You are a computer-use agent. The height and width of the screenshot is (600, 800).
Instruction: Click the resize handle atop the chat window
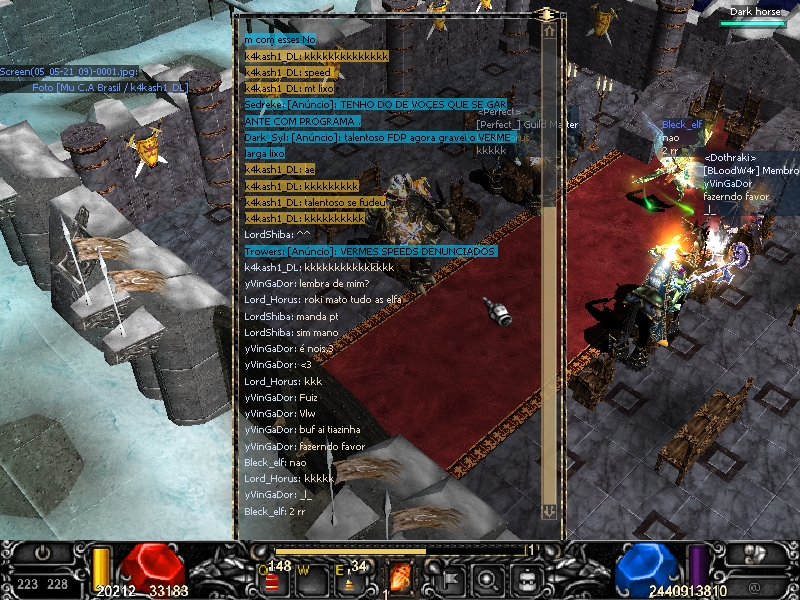(547, 14)
